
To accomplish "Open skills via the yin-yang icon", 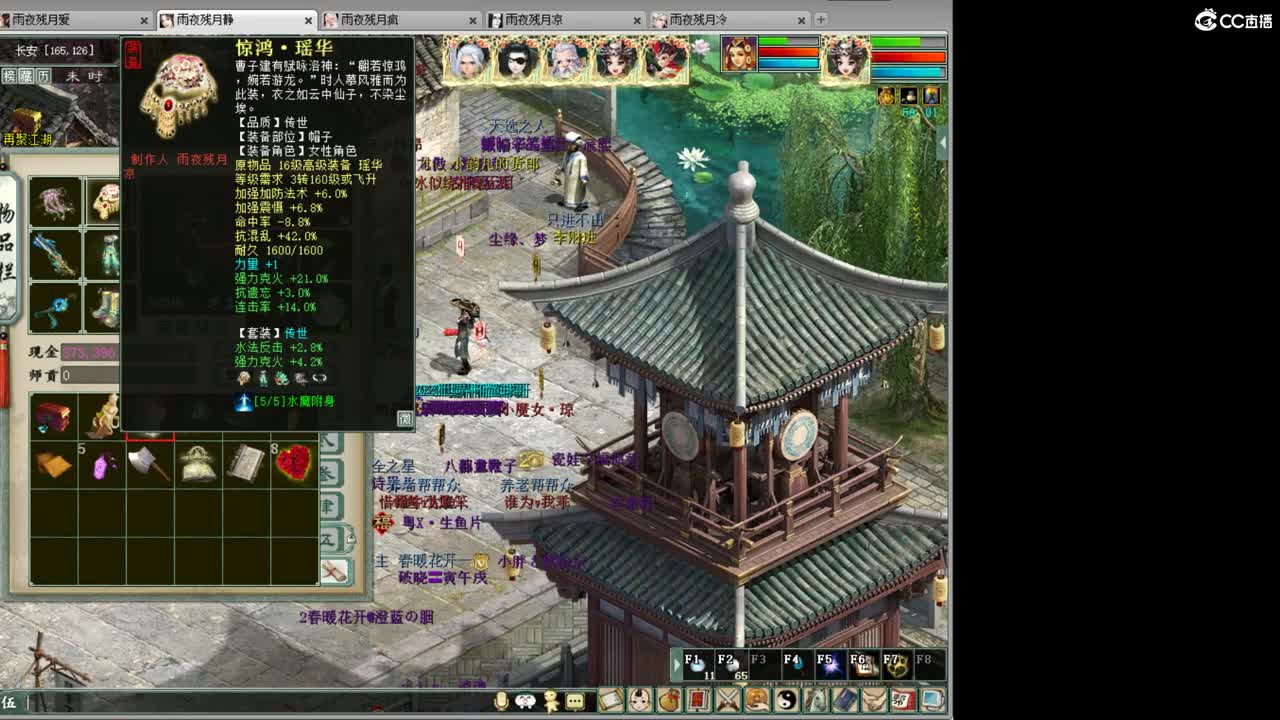I will (x=787, y=700).
